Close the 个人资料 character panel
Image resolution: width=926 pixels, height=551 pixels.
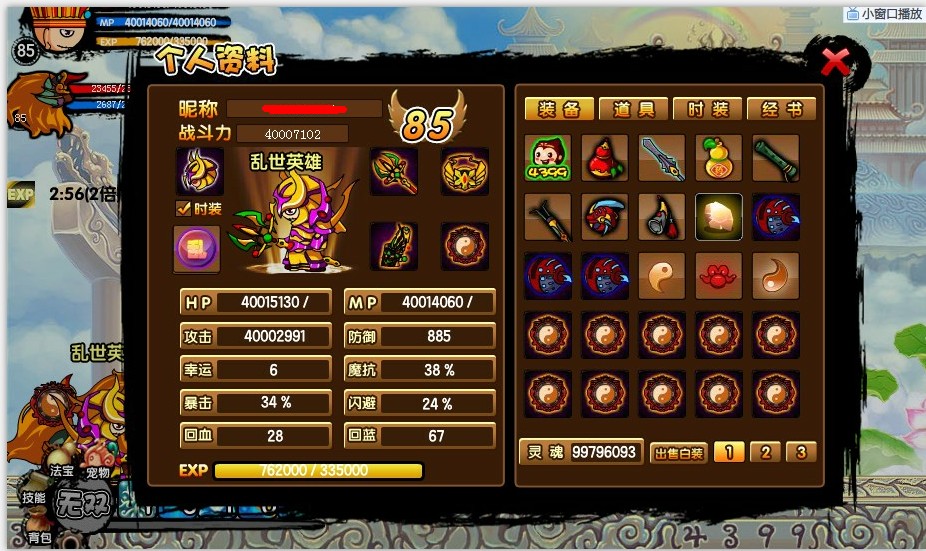(835, 64)
